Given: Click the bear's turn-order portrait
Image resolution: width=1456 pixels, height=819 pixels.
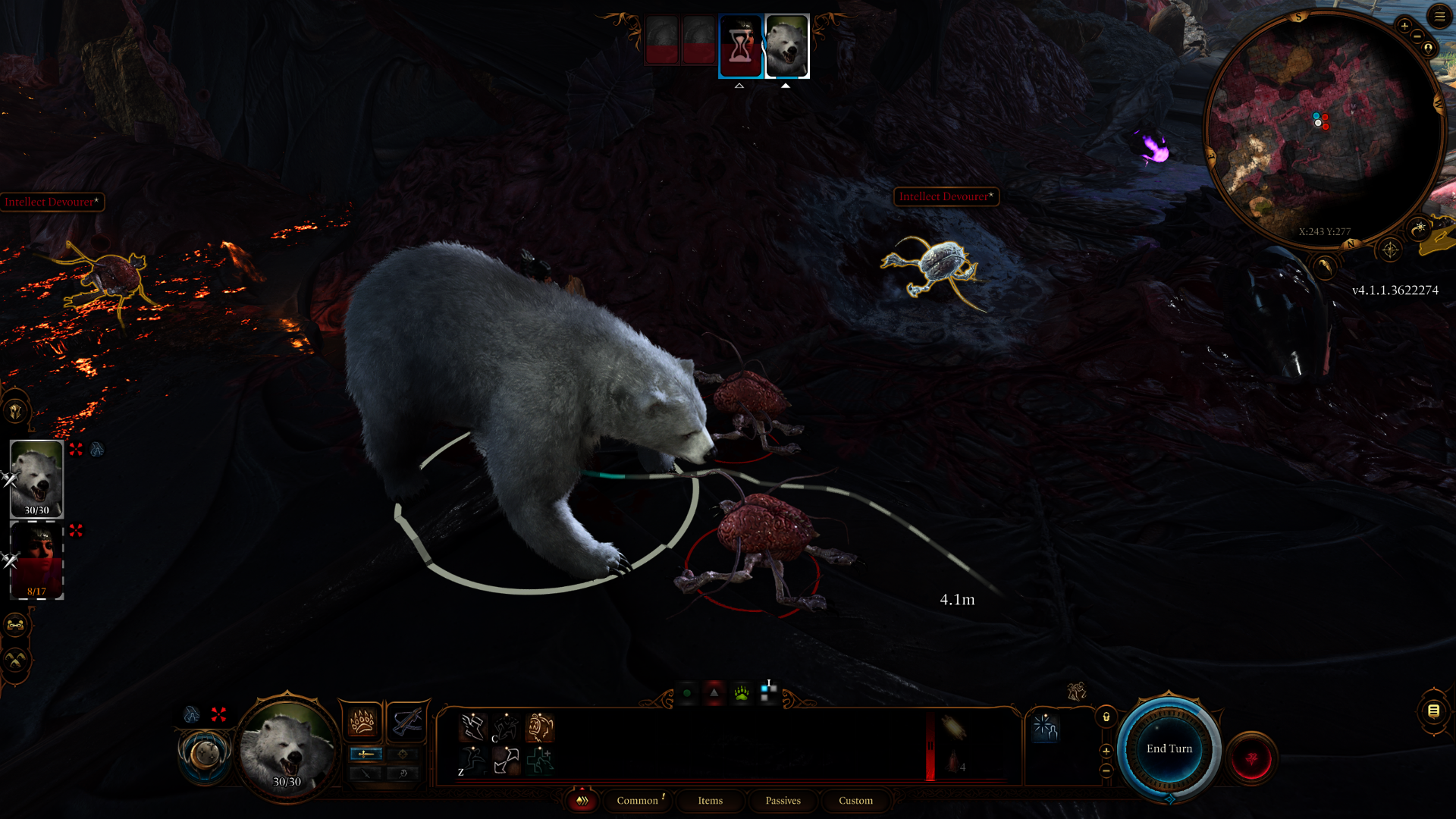Looking at the screenshot, I should tap(786, 46).
